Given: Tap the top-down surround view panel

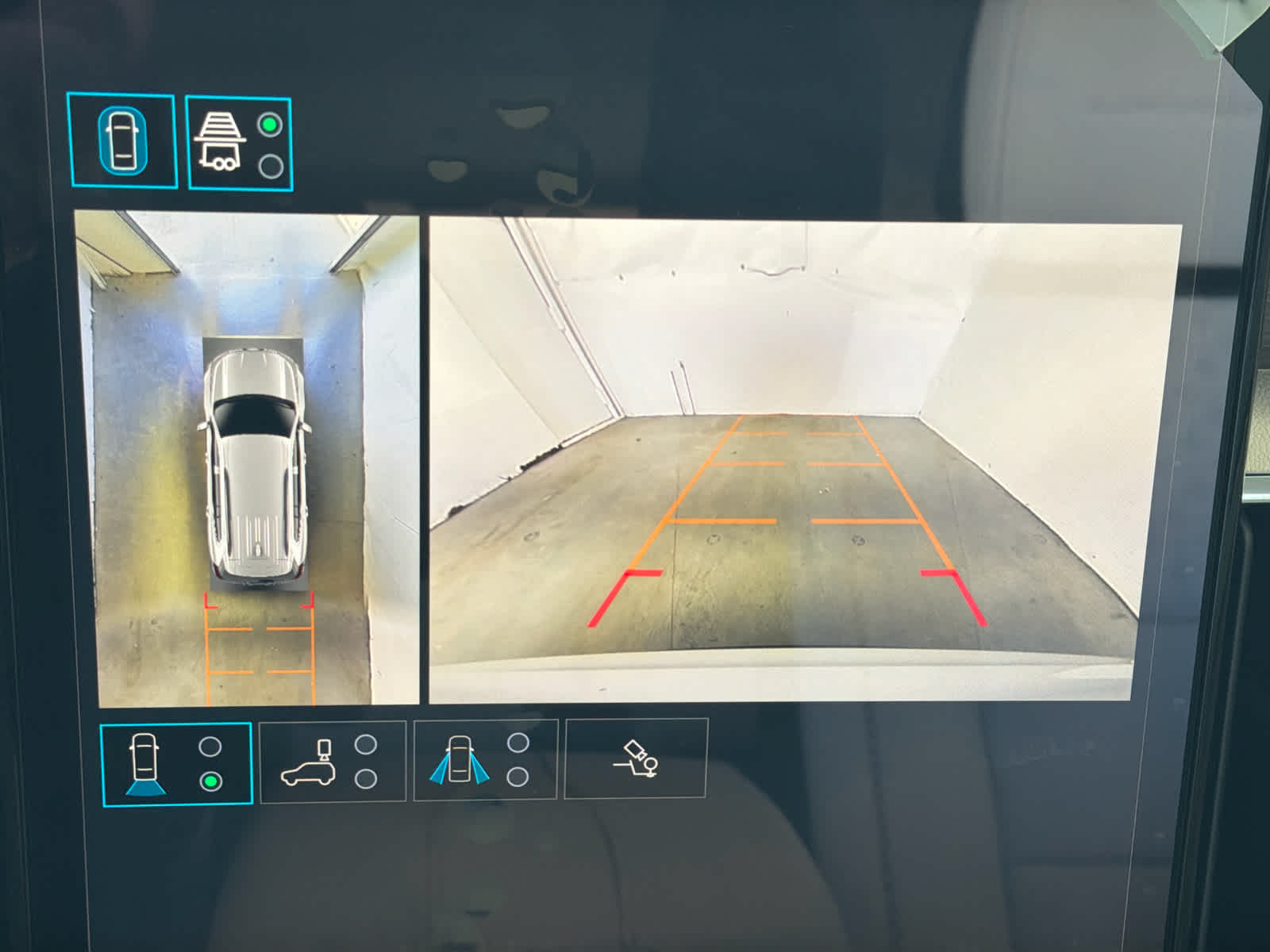Looking at the screenshot, I should pos(248,459).
